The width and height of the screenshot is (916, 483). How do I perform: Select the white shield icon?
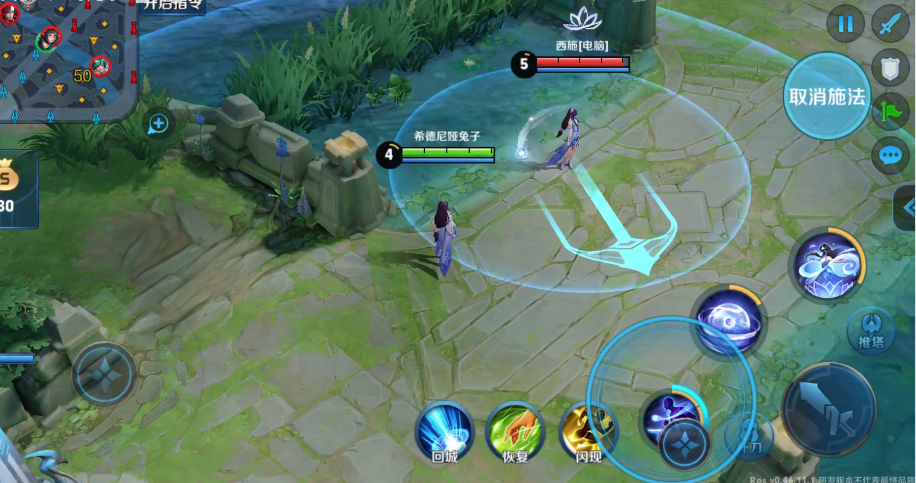[x=889, y=67]
